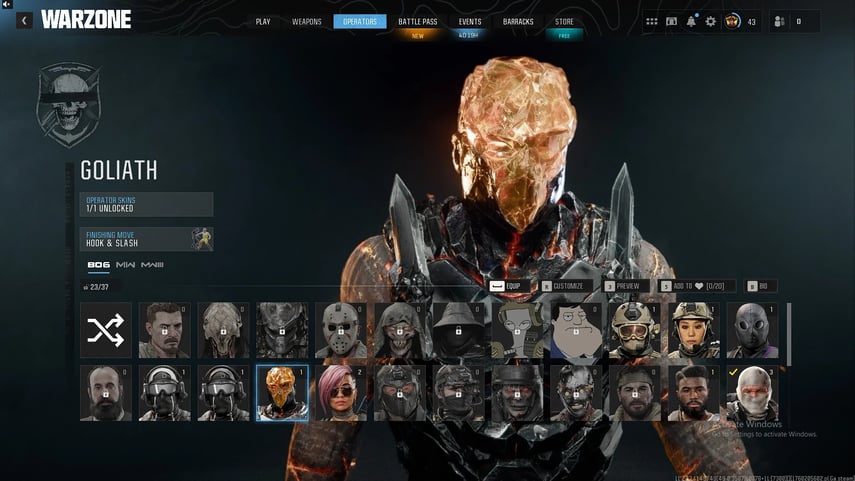Select the Hook & Slash finishing move
855x481 pixels.
(x=147, y=239)
